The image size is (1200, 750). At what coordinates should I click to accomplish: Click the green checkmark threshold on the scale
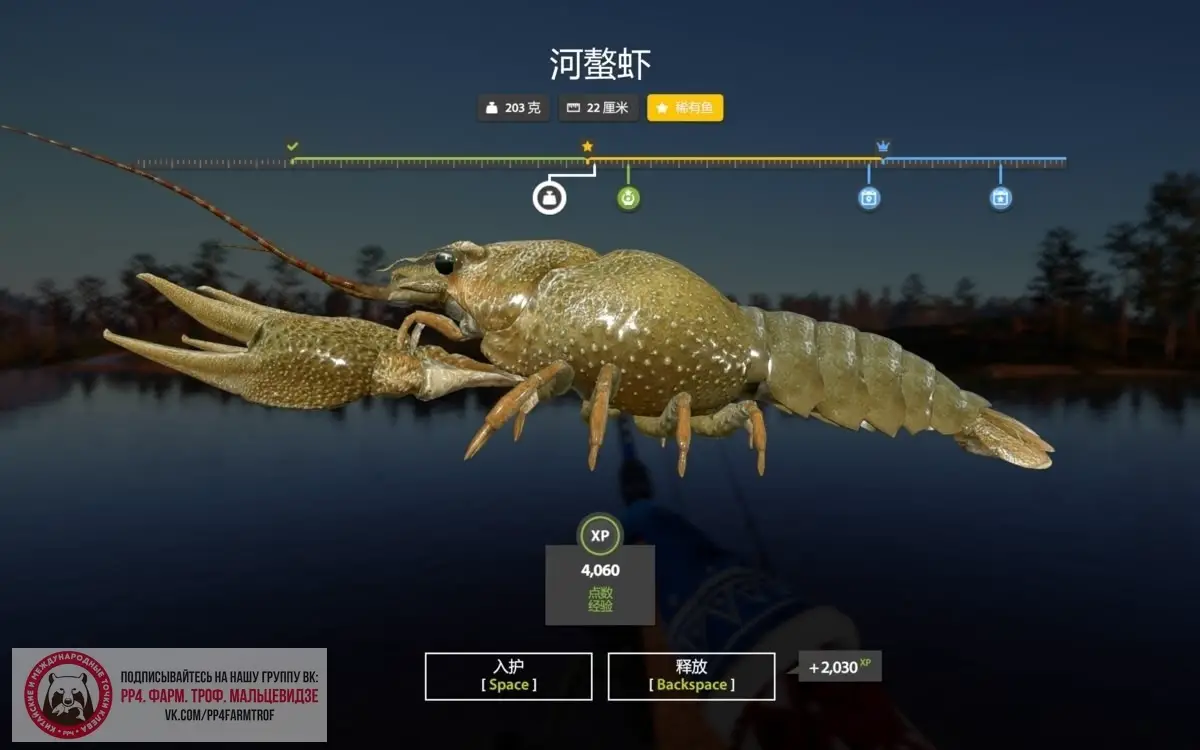pos(292,146)
